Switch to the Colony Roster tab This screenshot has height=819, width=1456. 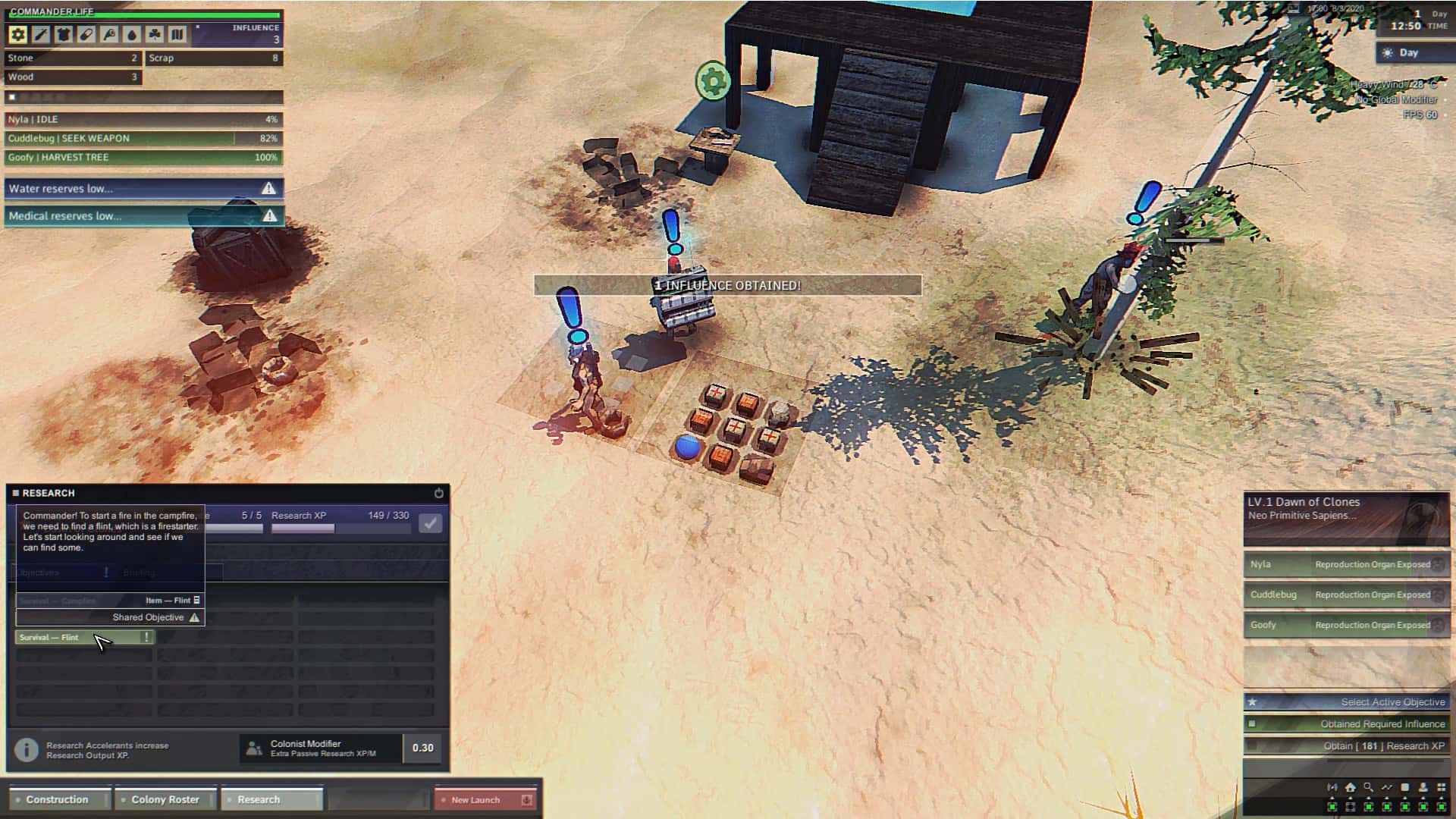point(165,799)
